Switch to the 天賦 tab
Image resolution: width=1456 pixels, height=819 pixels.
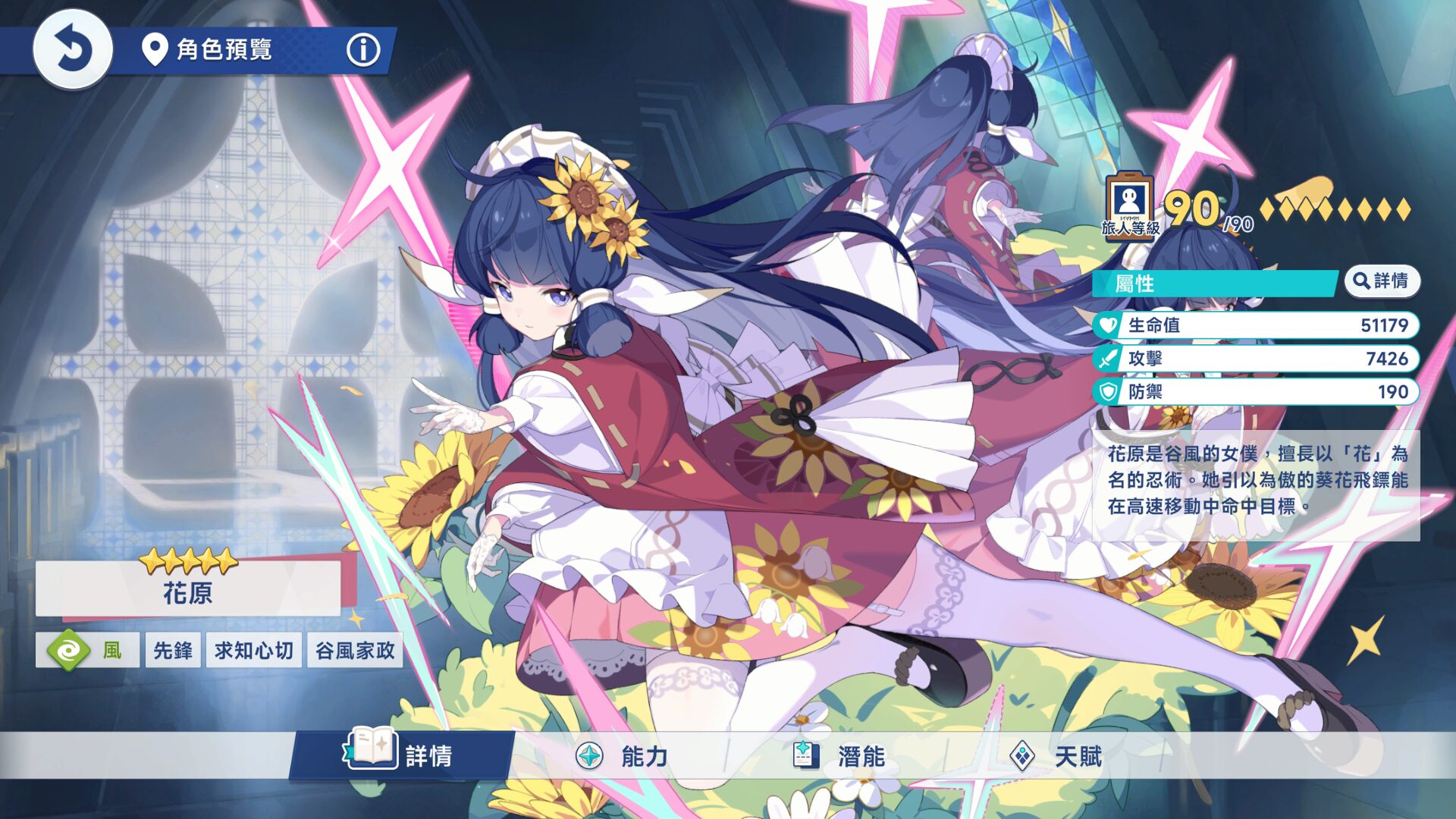(1056, 756)
